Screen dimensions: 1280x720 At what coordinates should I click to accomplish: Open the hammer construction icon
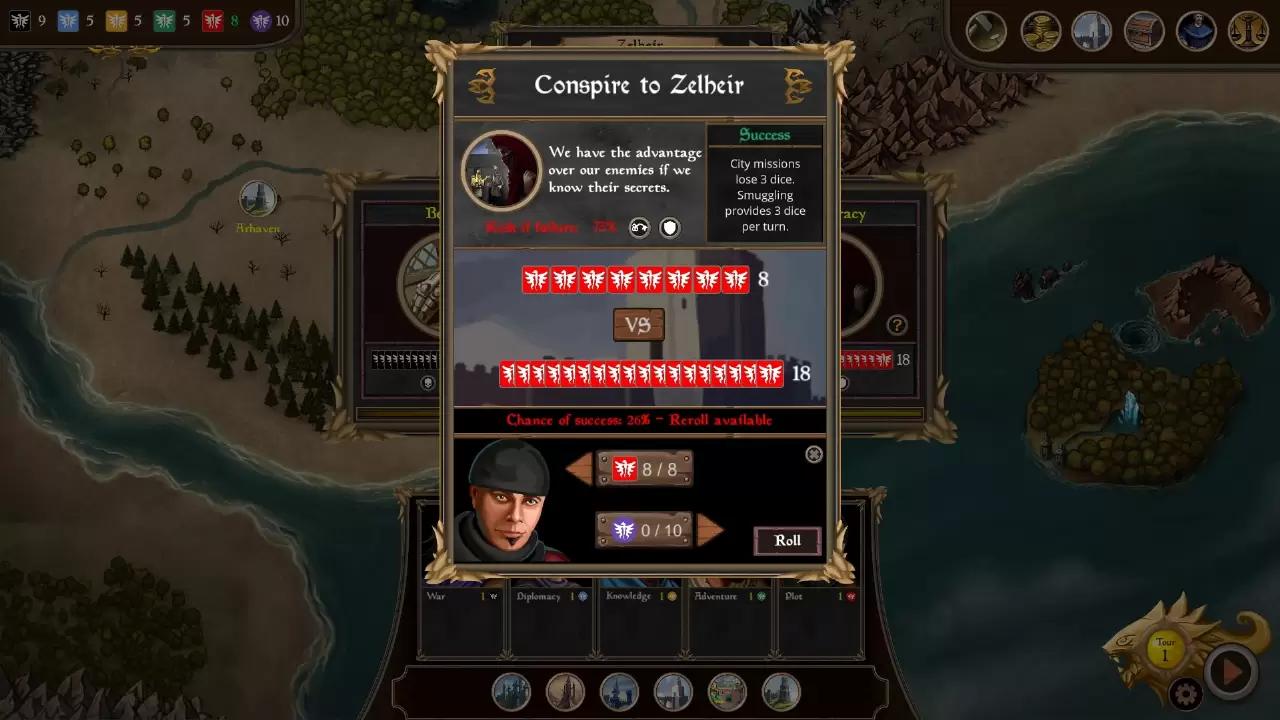pyautogui.click(x=986, y=31)
